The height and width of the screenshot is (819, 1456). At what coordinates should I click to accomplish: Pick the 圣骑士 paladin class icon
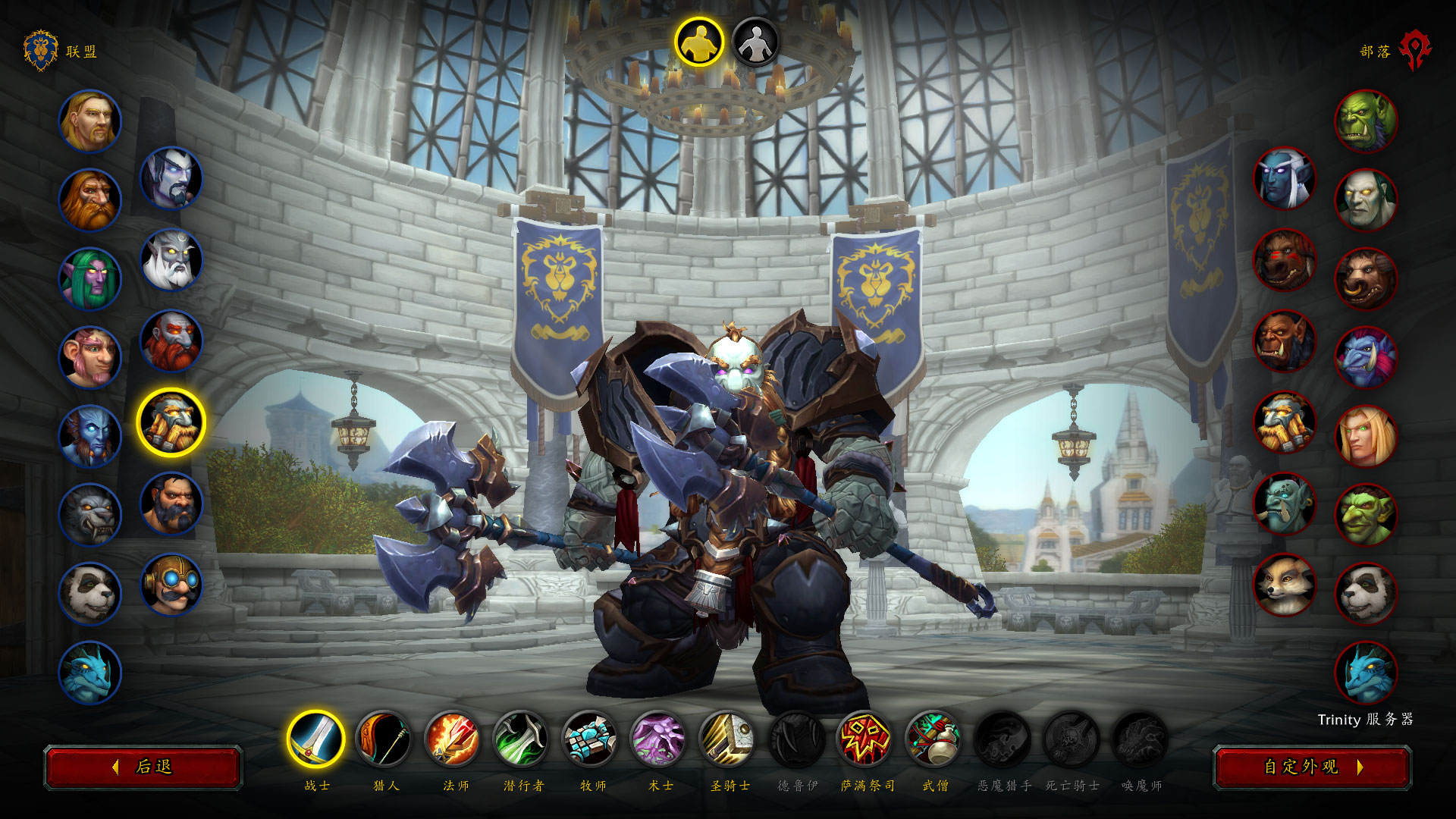pyautogui.click(x=728, y=739)
